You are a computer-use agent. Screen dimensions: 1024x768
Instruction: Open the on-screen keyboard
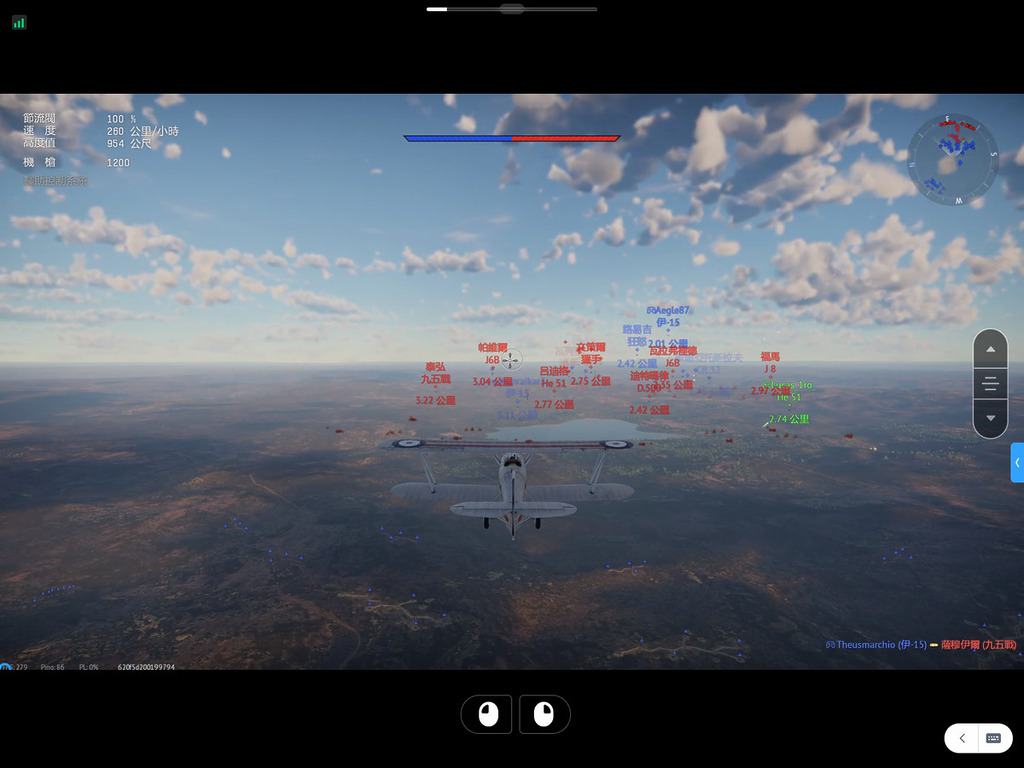pos(994,738)
